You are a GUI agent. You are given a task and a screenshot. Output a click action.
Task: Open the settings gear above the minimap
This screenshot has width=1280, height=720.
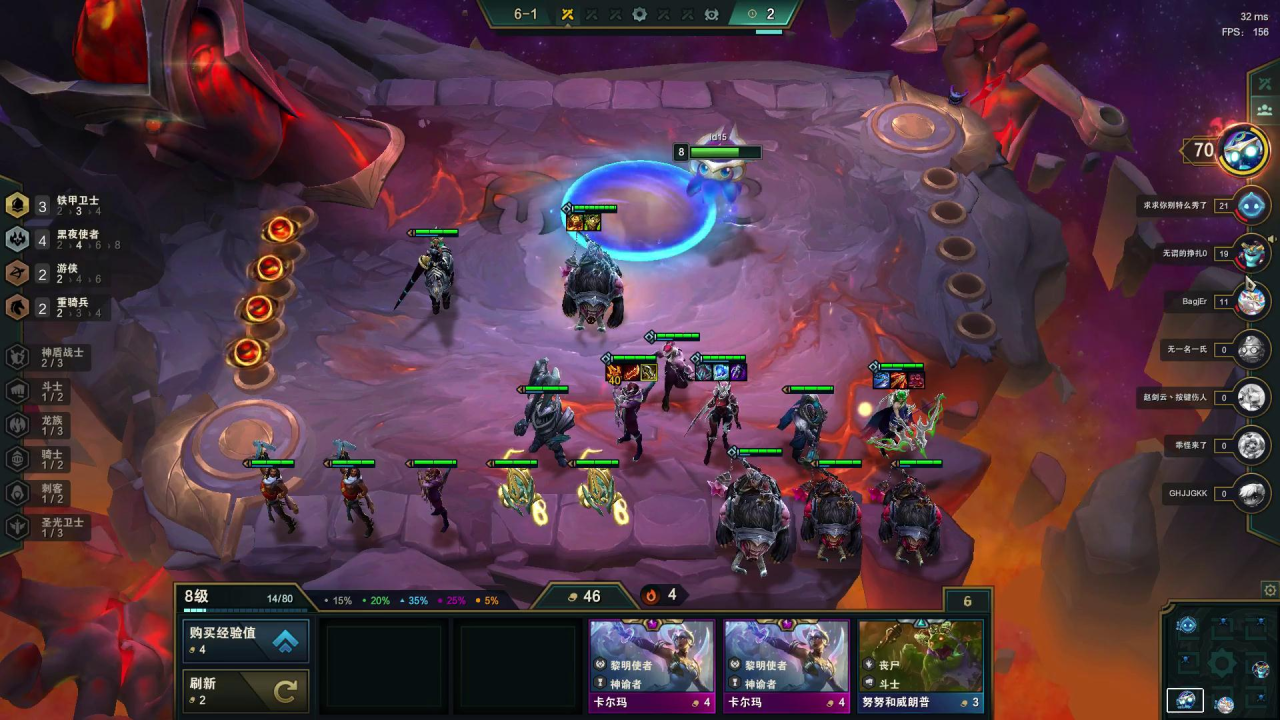pyautogui.click(x=1270, y=590)
